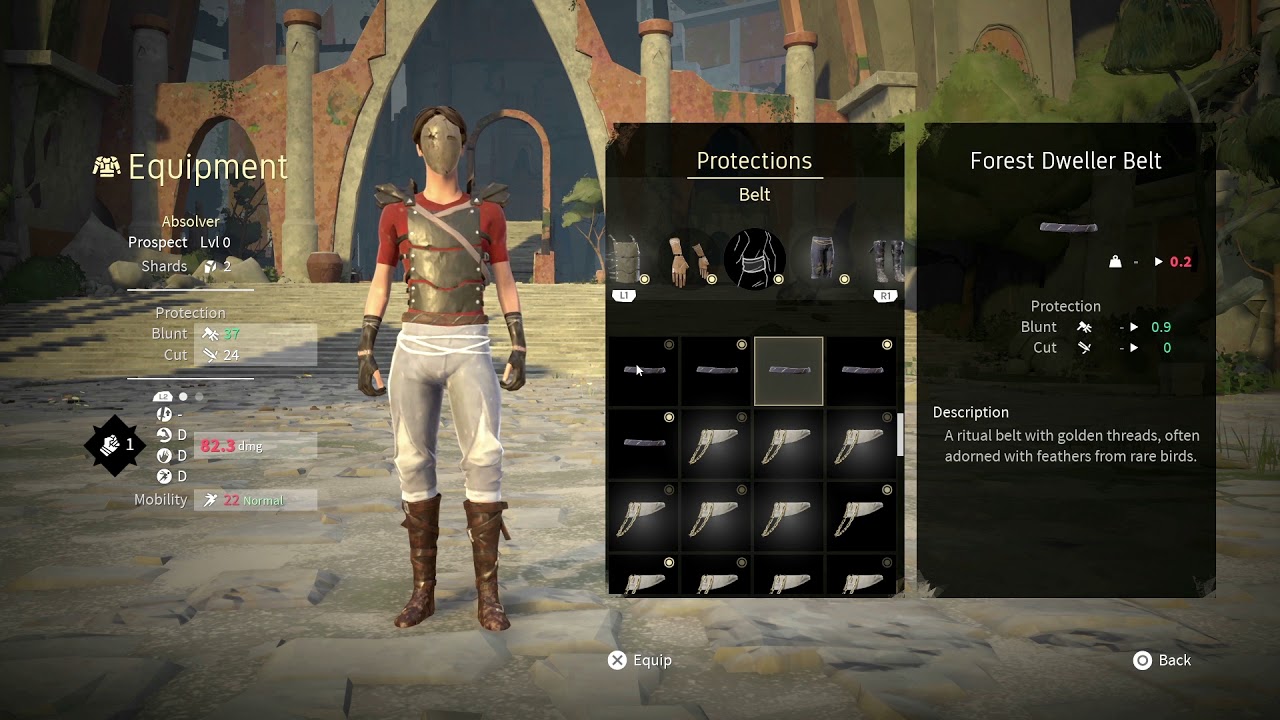Switch to the boots protection category
Image resolution: width=1280 pixels, height=720 pixels.
coord(886,260)
